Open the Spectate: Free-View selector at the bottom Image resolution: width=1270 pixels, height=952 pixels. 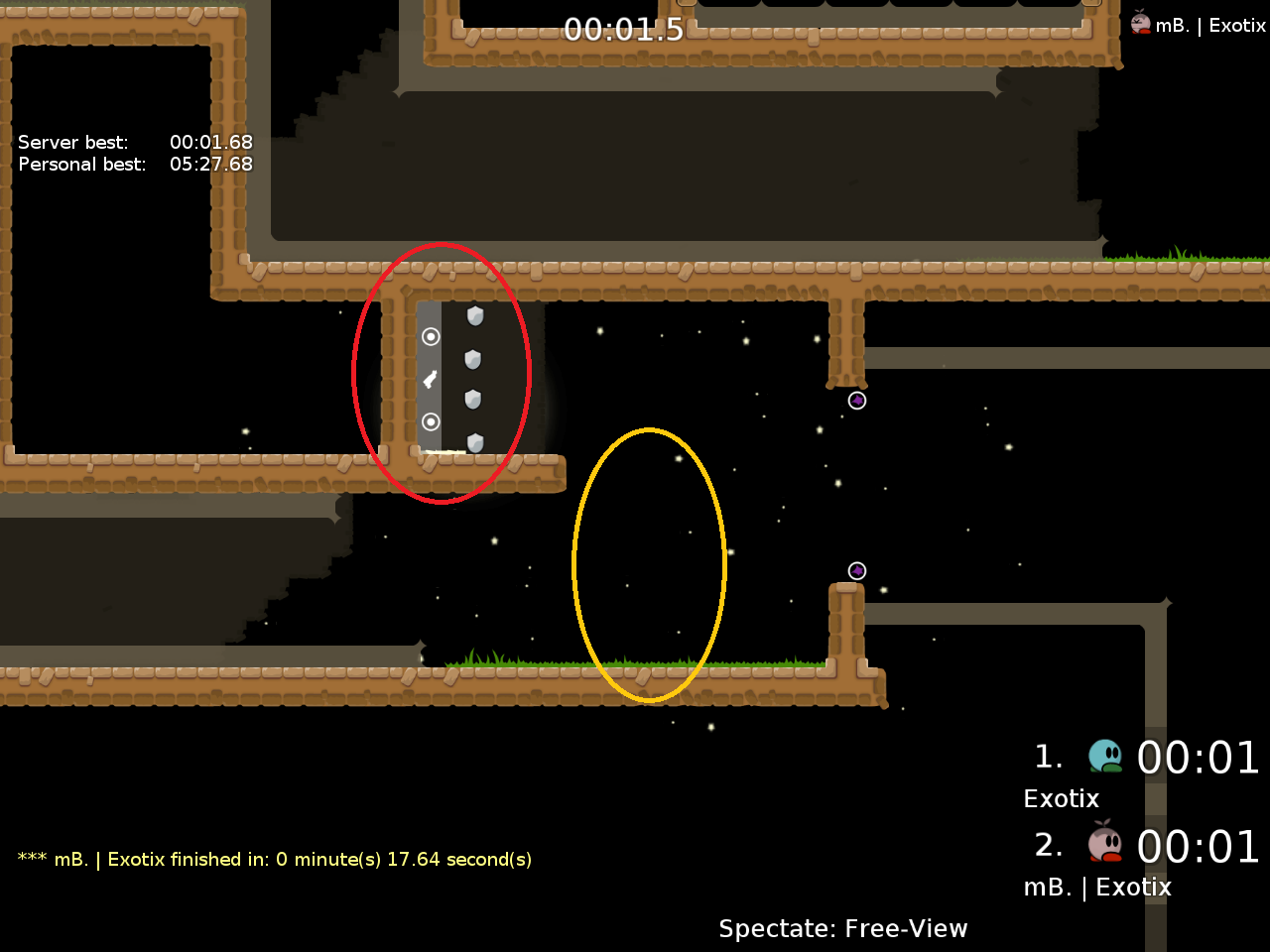click(842, 928)
